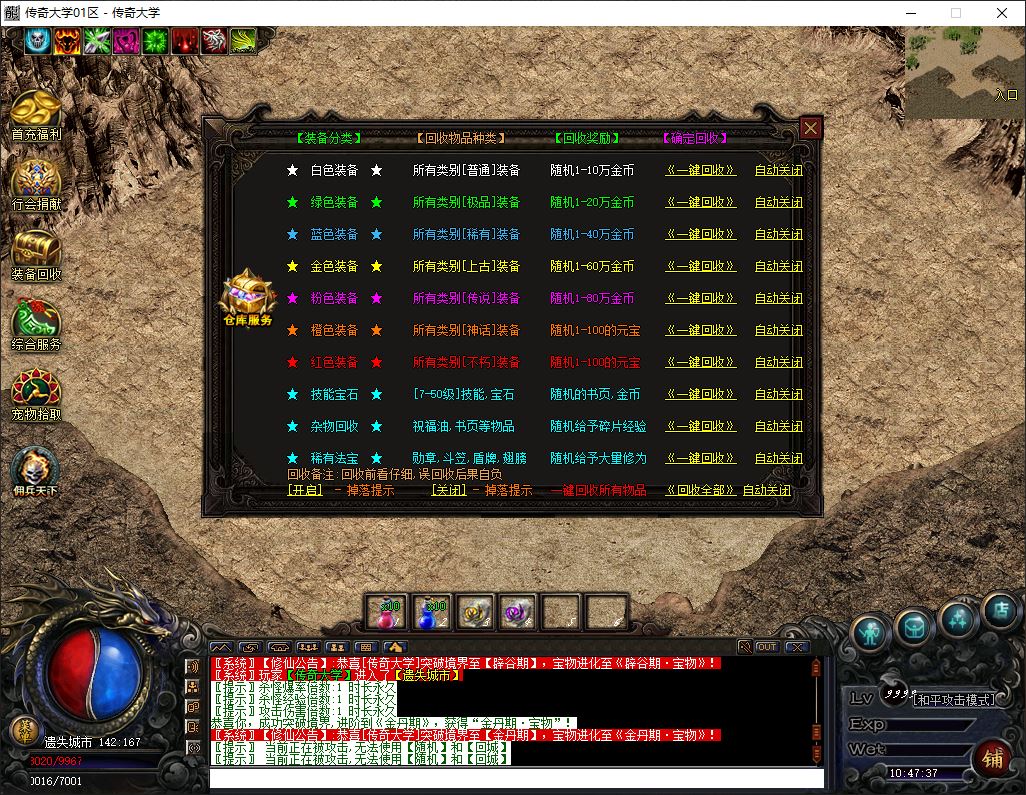Choose 一键回收 for 技能宝石 row
Viewport: 1026px width, 795px height.
(x=700, y=395)
